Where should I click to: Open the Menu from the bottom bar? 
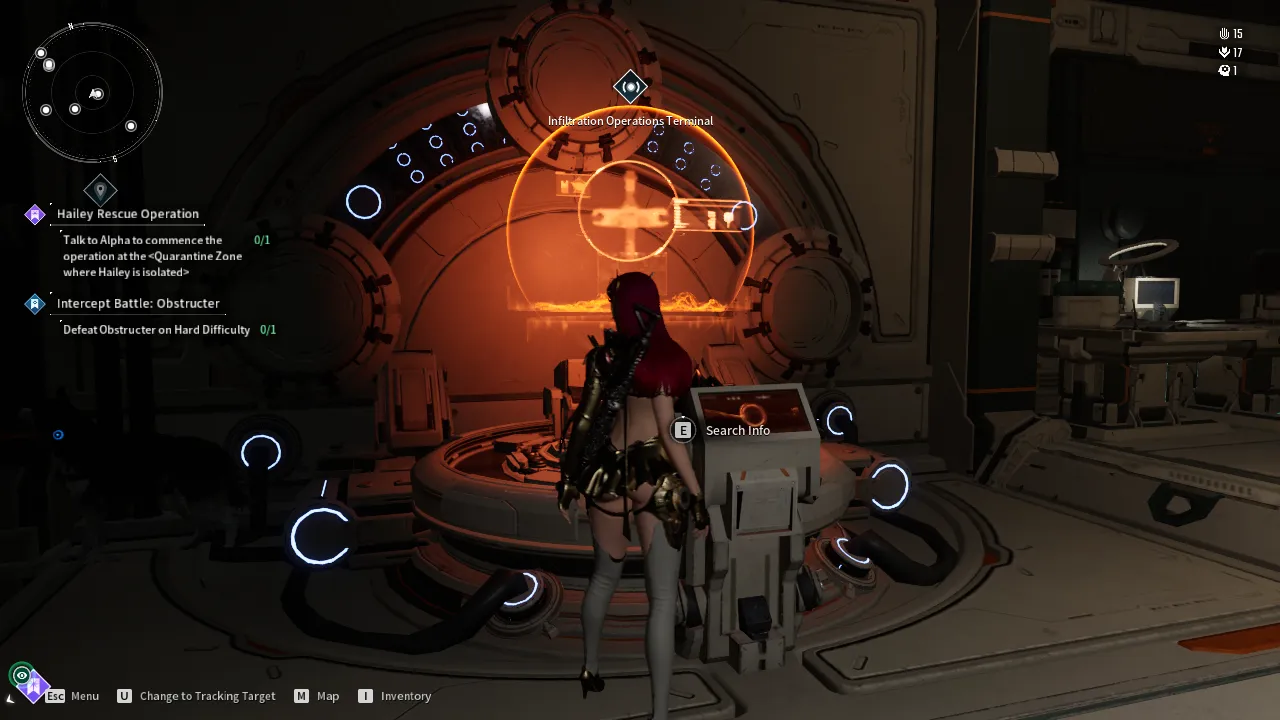(73, 696)
